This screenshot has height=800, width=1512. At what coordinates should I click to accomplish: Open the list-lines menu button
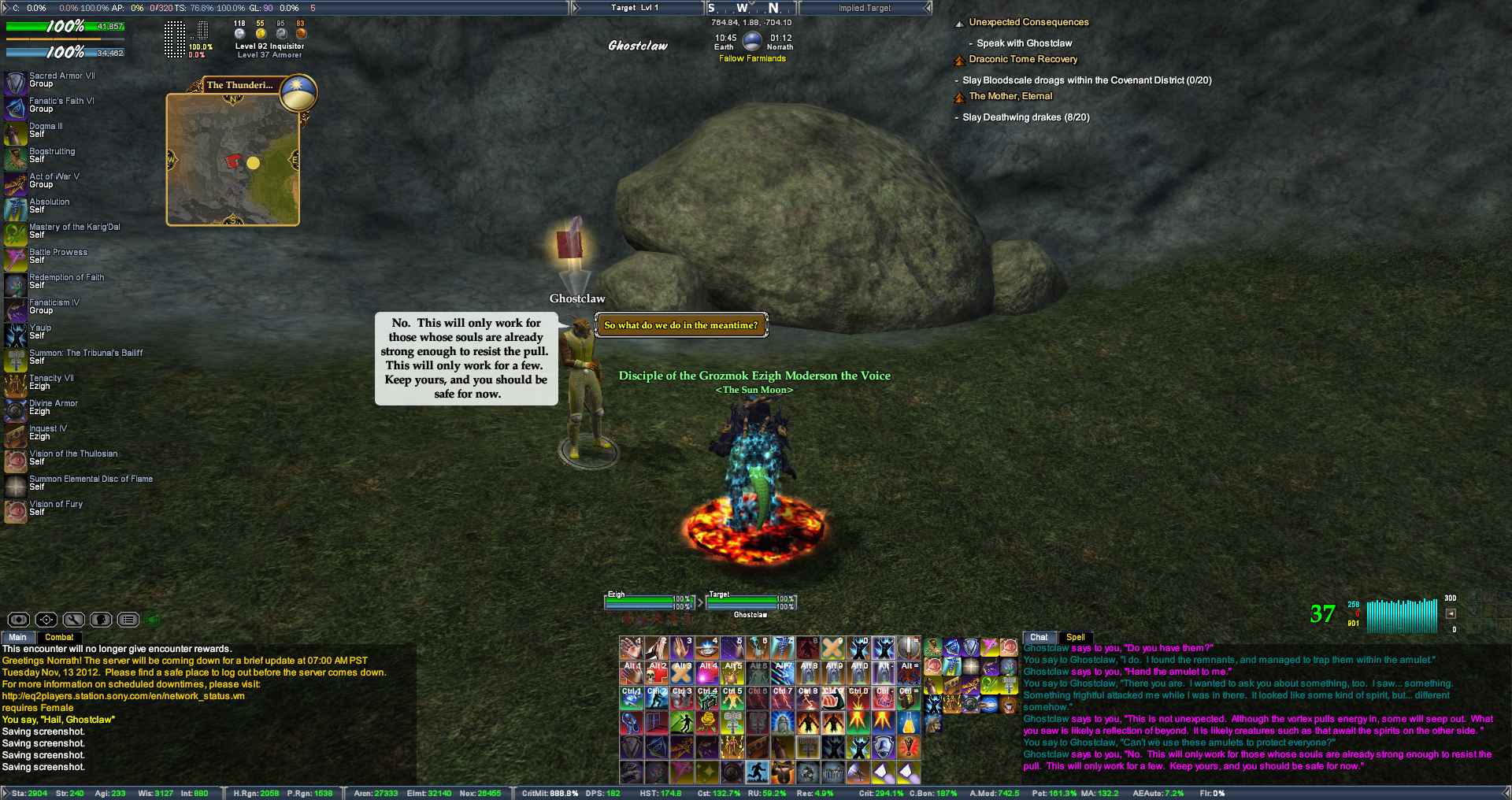click(128, 620)
